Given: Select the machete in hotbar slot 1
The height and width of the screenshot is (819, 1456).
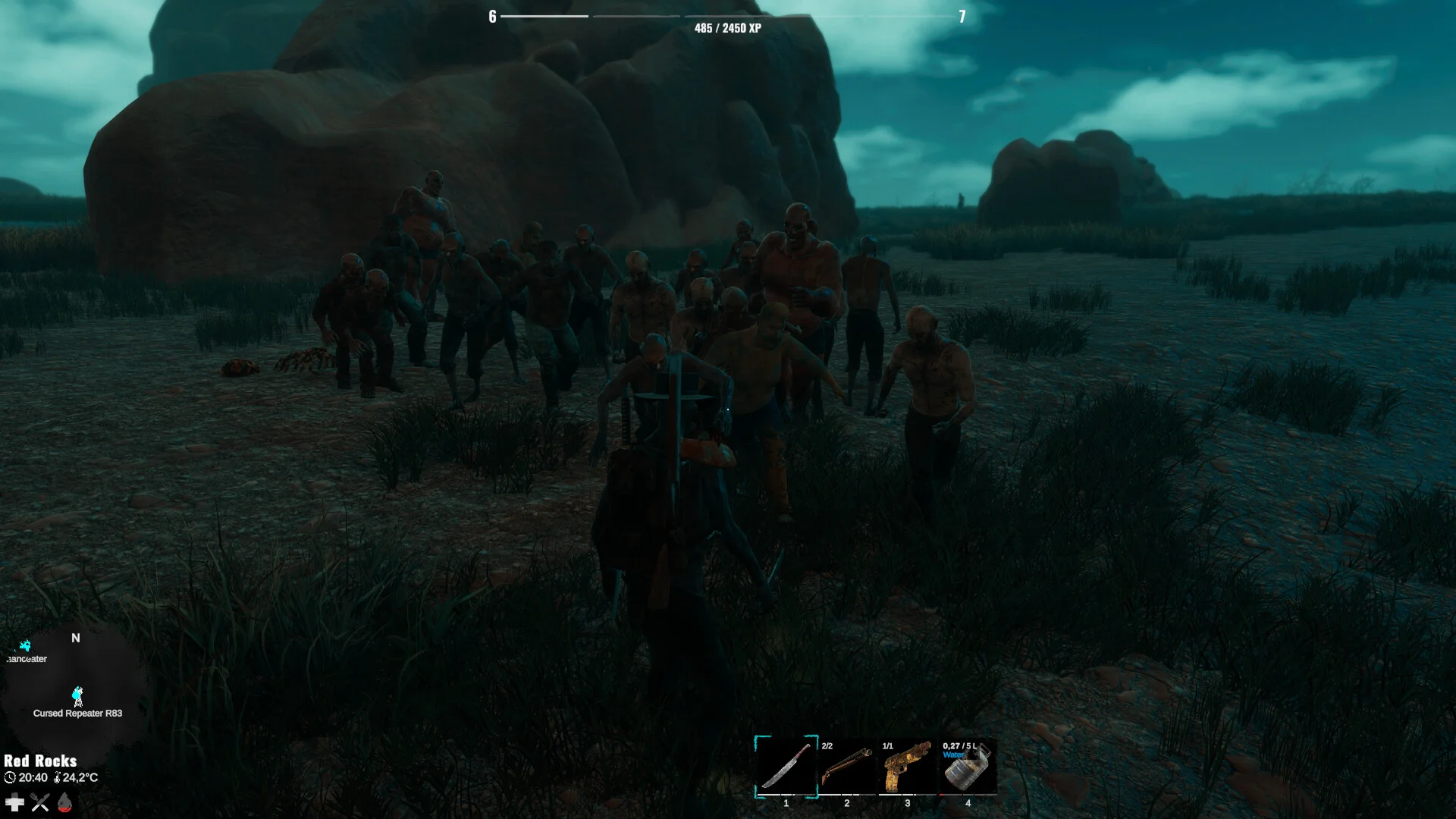Looking at the screenshot, I should [x=786, y=767].
